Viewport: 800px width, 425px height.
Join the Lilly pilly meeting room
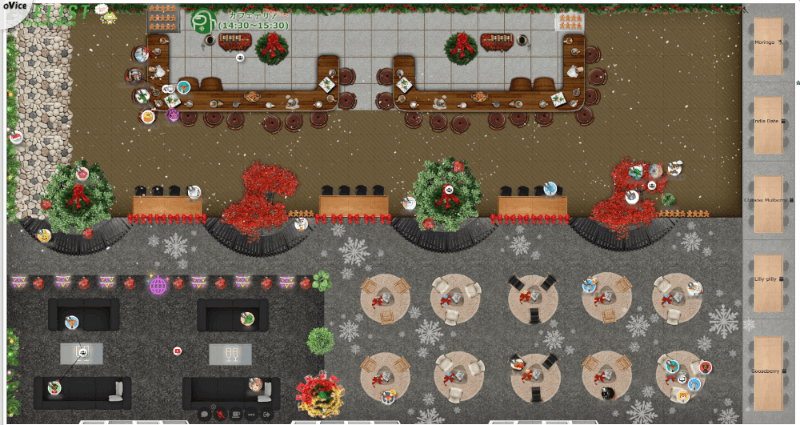tap(768, 285)
